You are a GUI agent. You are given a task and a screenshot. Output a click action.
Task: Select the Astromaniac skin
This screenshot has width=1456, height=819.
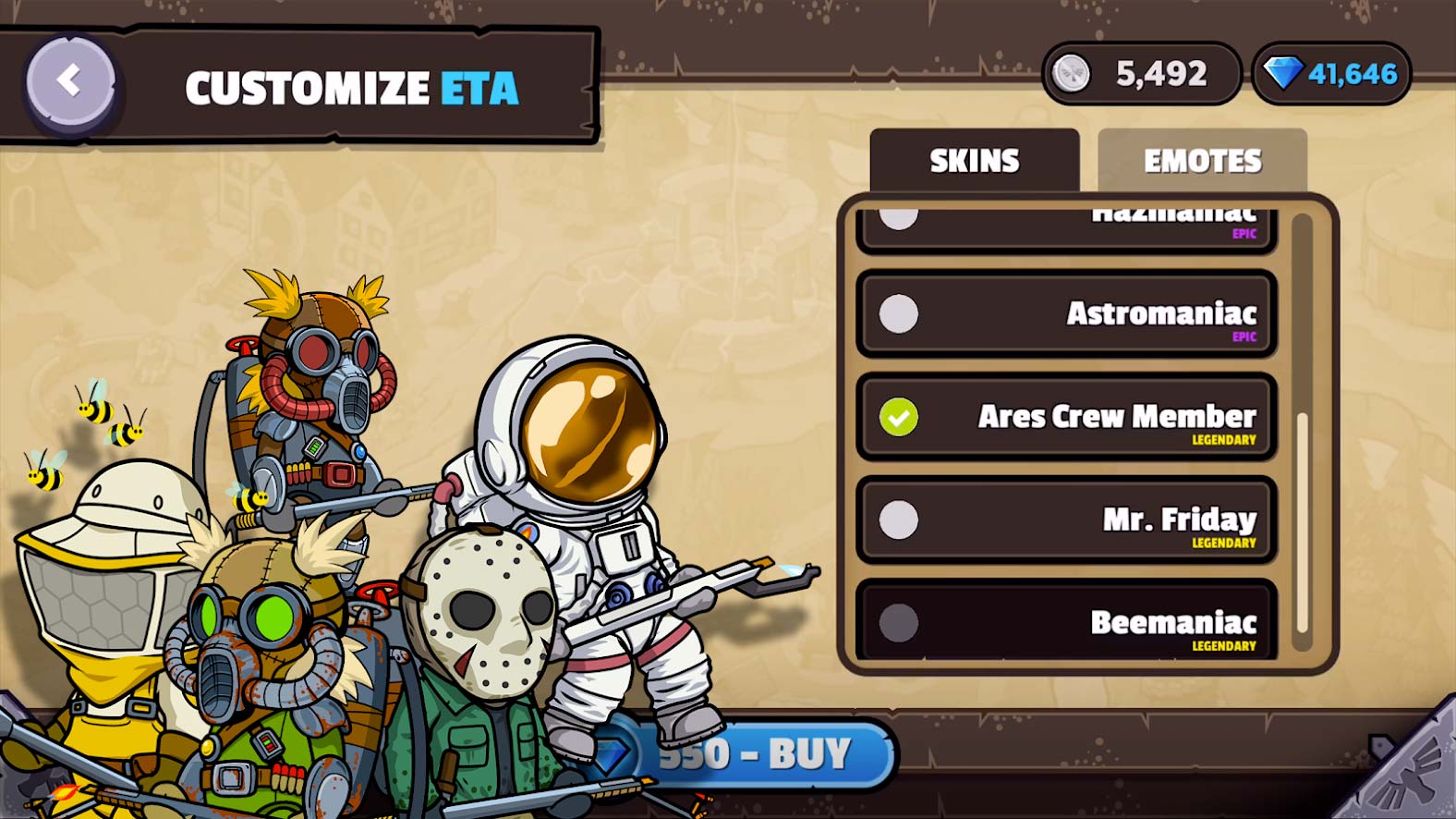coord(1066,314)
